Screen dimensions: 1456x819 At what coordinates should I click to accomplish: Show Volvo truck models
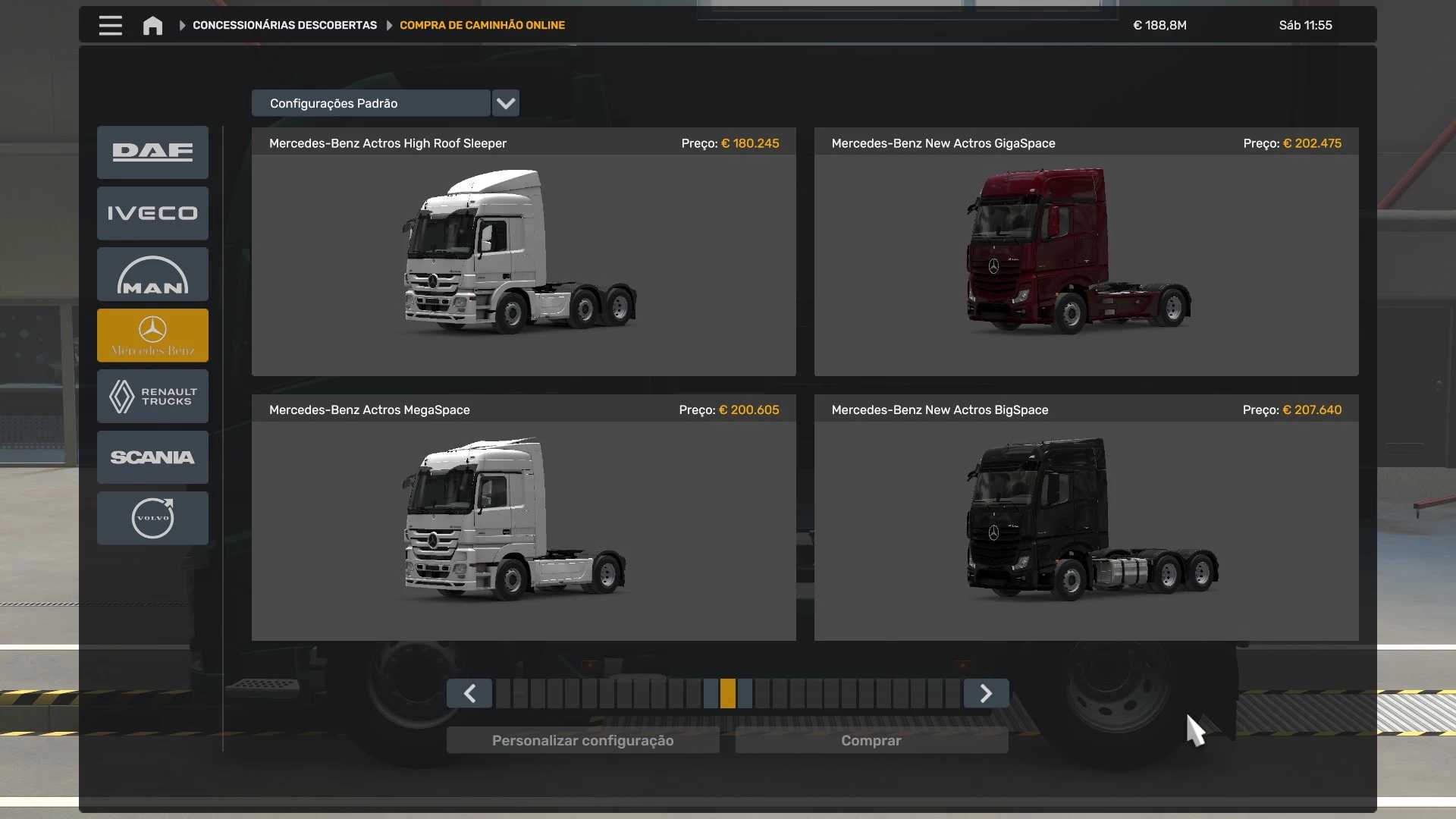point(152,518)
